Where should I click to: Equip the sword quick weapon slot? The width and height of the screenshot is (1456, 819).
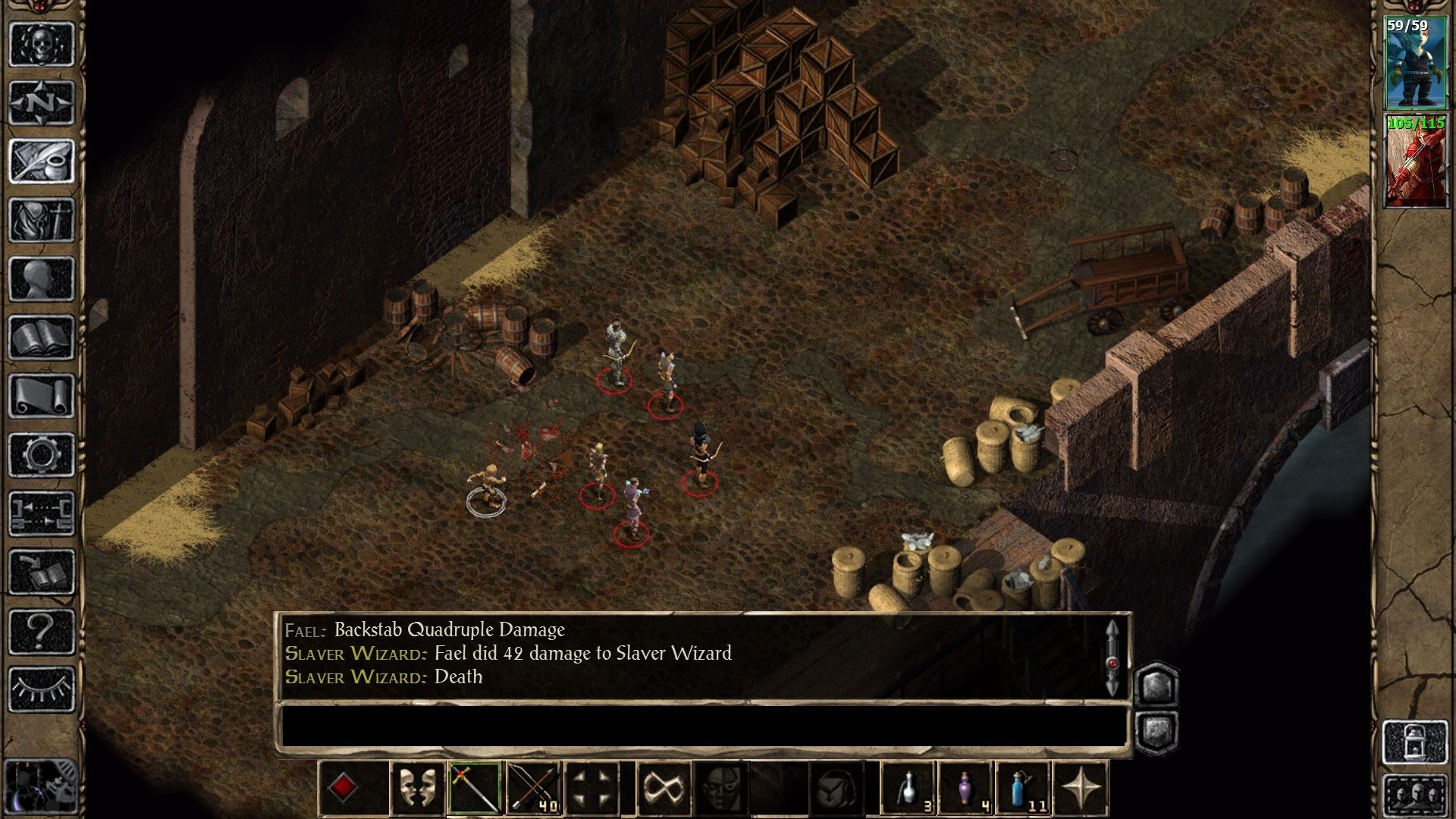pyautogui.click(x=474, y=789)
